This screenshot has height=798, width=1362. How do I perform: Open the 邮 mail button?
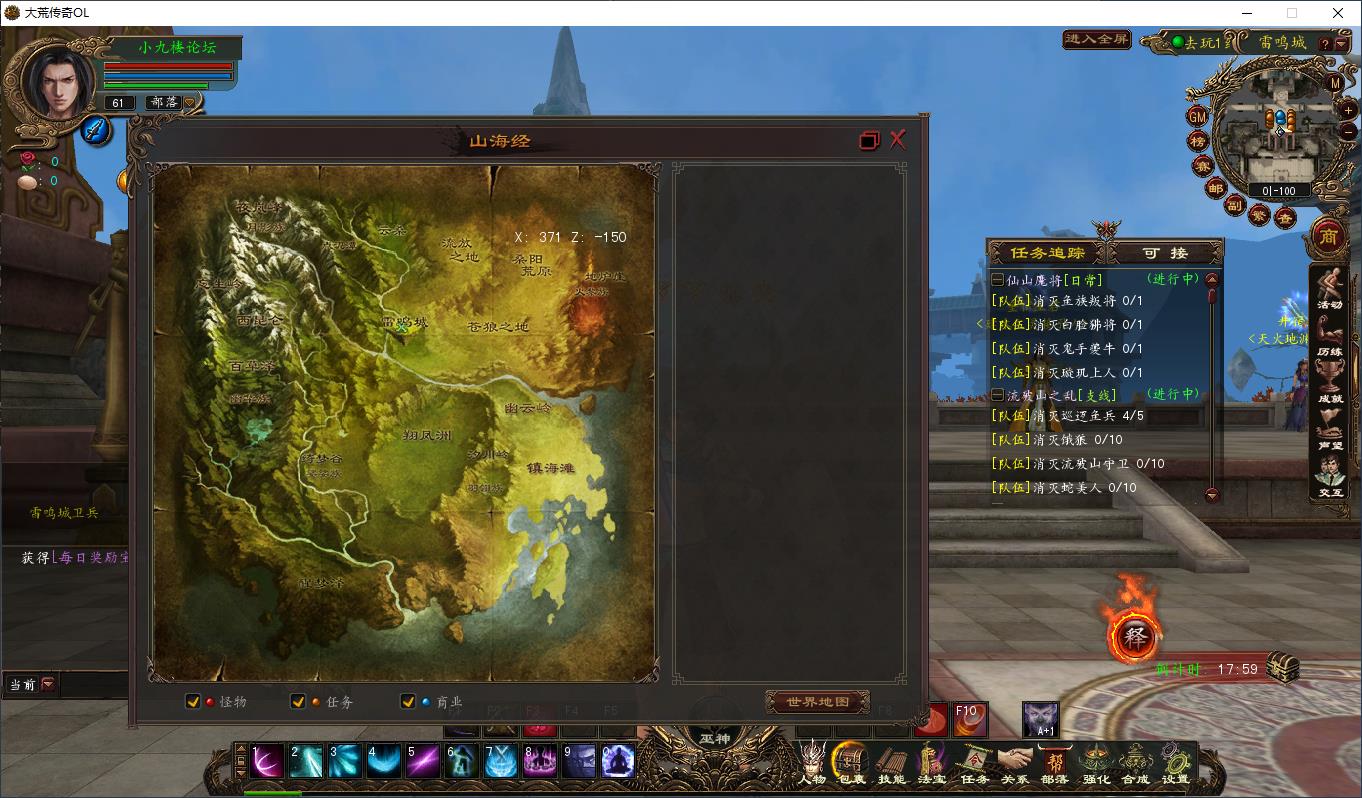click(1215, 188)
